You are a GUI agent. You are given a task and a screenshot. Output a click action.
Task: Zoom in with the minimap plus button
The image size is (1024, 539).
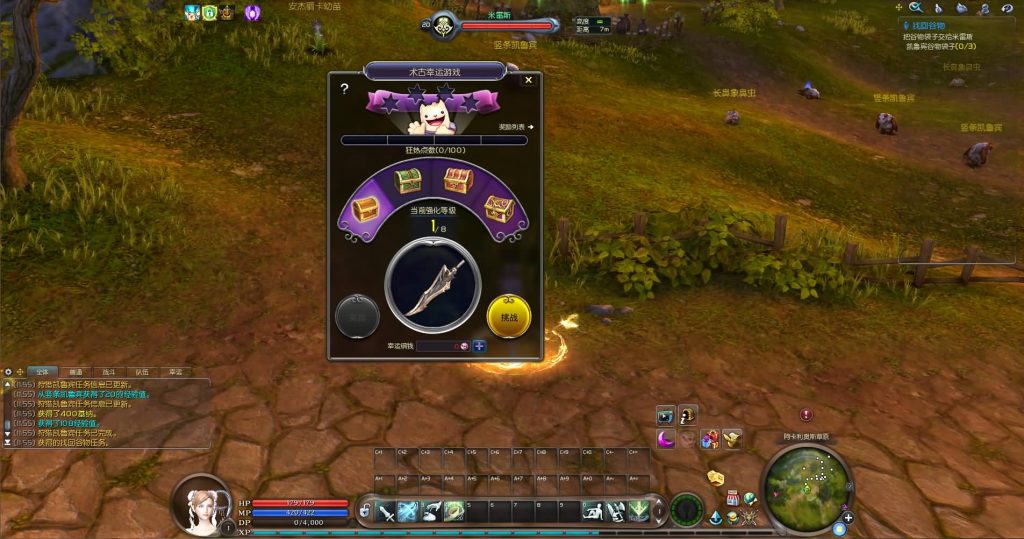(848, 518)
